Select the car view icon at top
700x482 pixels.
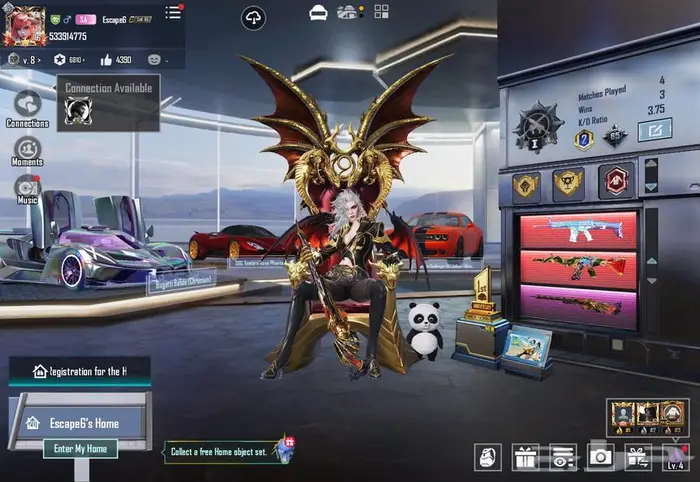[x=318, y=12]
